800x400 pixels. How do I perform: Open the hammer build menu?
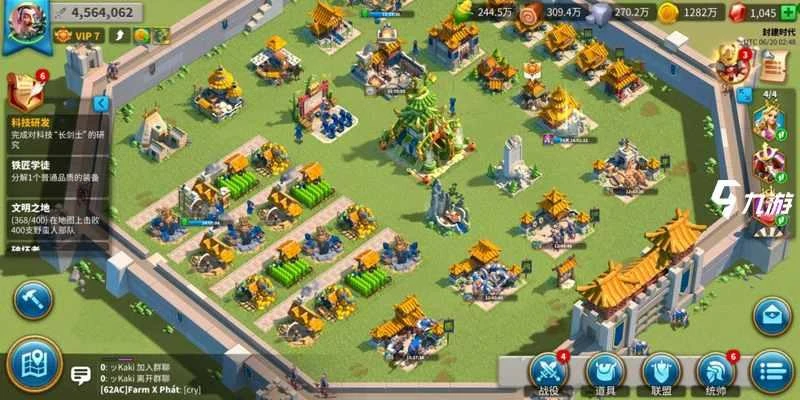pyautogui.click(x=31, y=300)
